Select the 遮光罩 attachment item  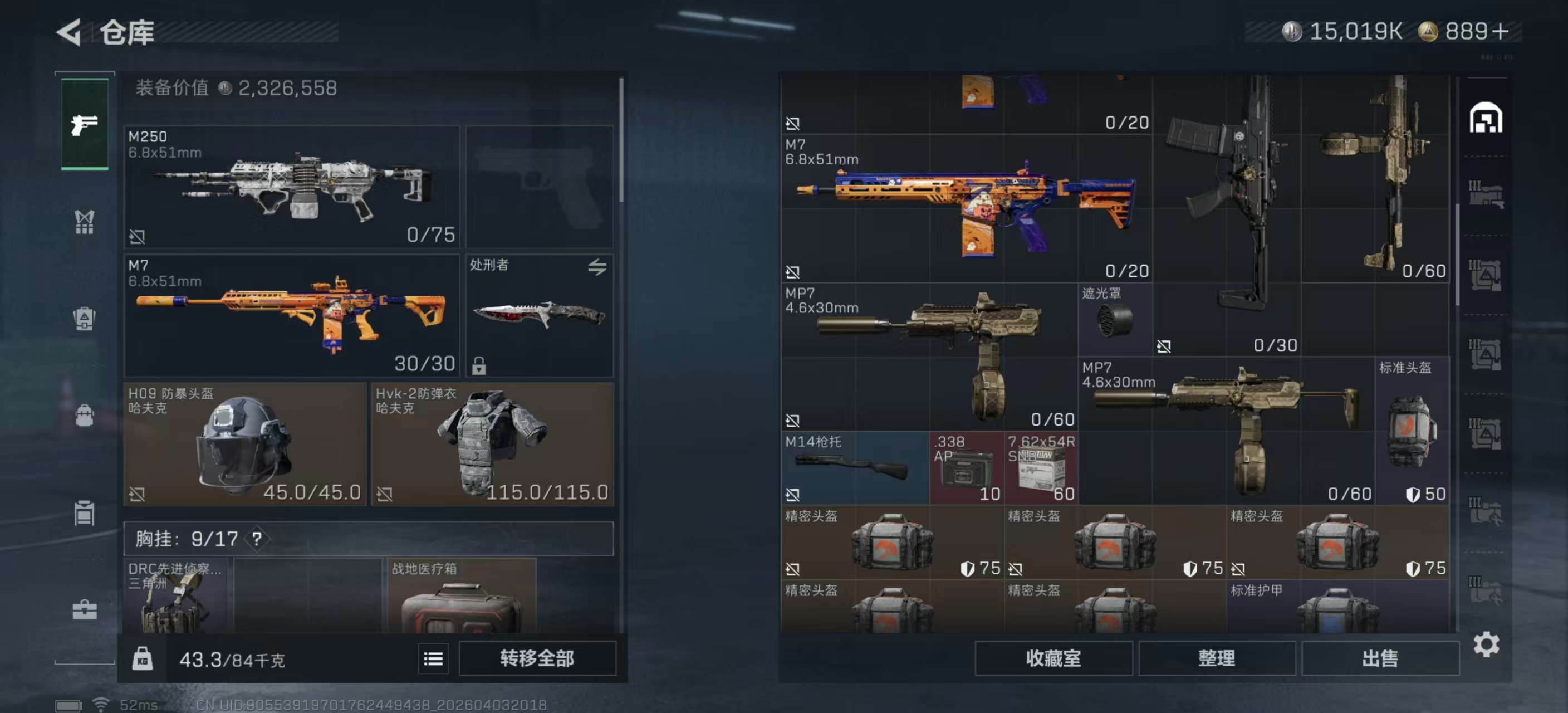click(1115, 320)
